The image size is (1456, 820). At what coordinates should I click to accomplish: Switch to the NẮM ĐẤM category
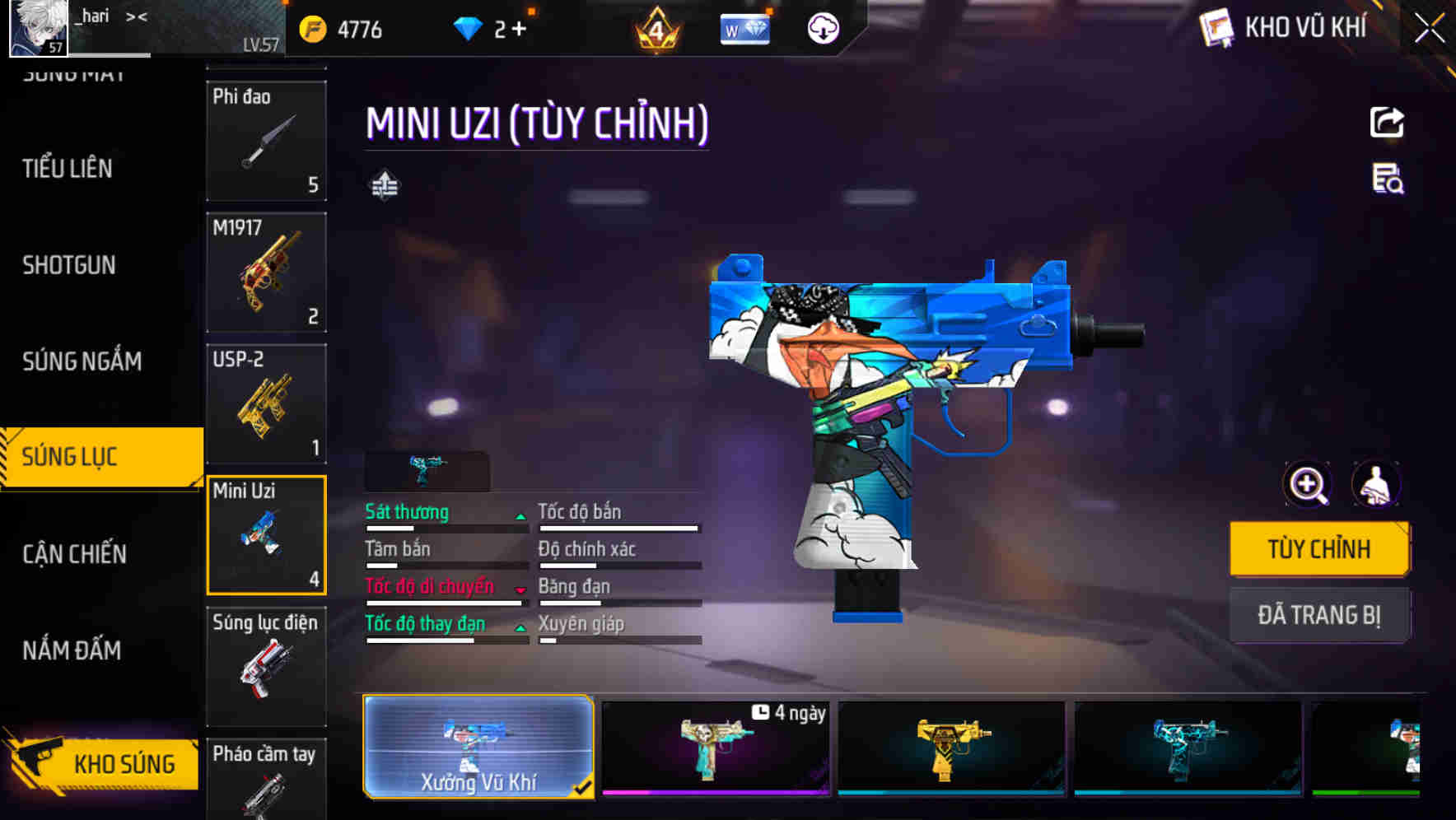pos(72,650)
